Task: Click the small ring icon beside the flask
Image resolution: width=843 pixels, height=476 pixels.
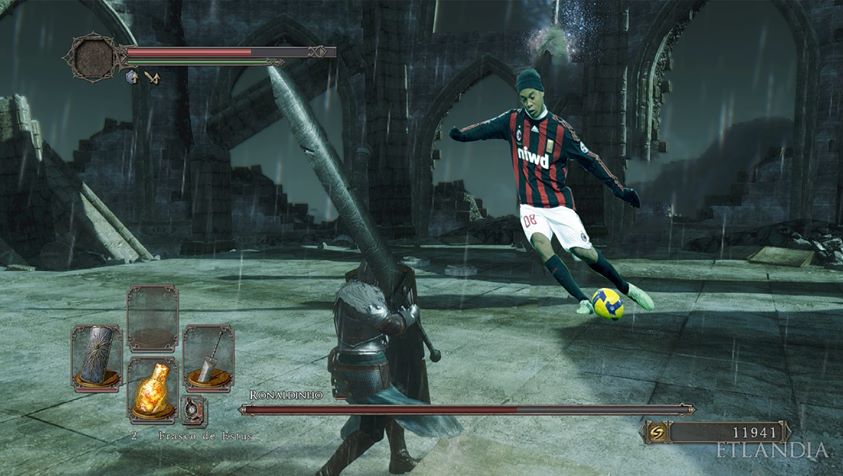Action: coord(194,409)
